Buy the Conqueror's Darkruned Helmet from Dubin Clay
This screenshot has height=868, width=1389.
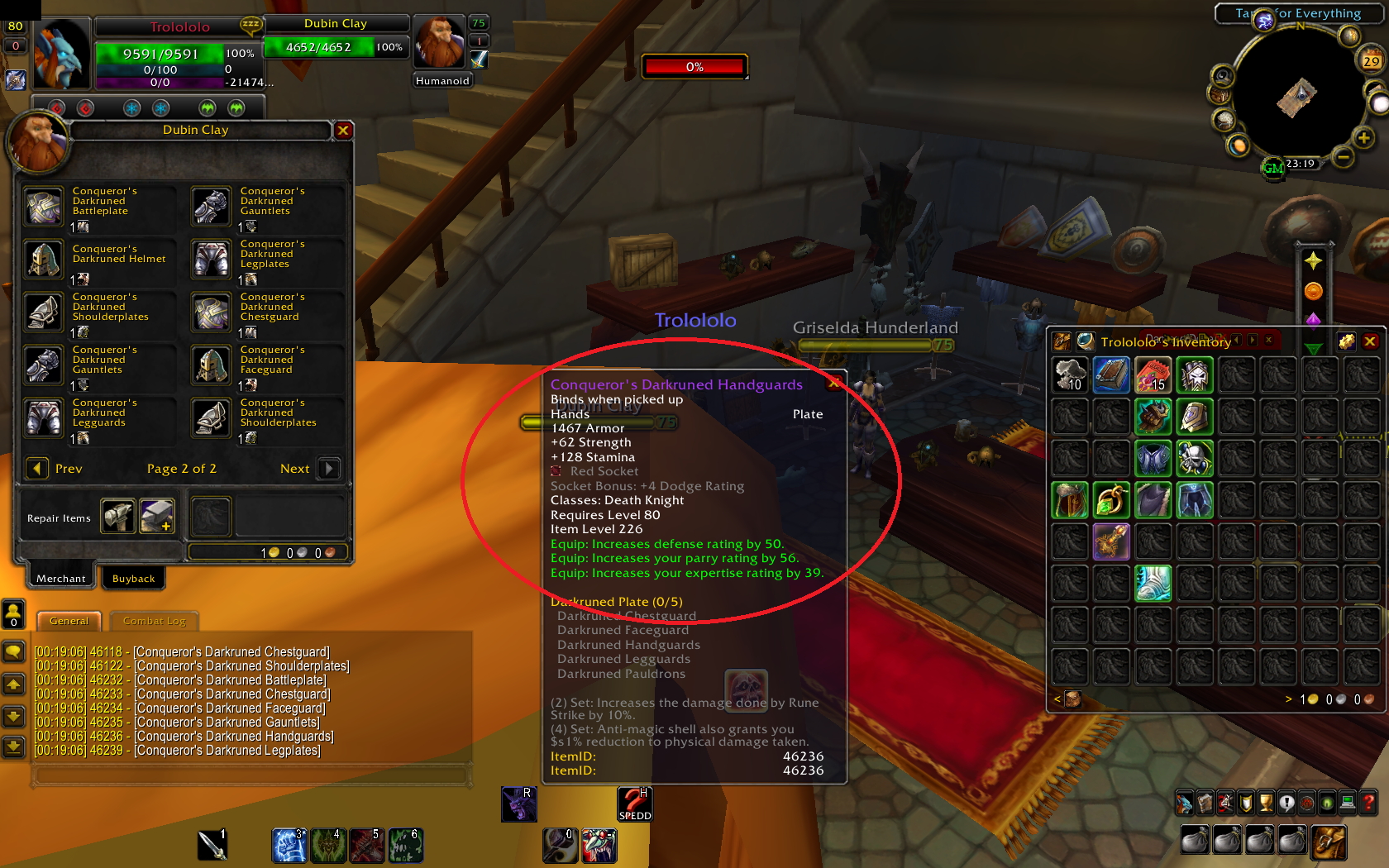point(43,260)
